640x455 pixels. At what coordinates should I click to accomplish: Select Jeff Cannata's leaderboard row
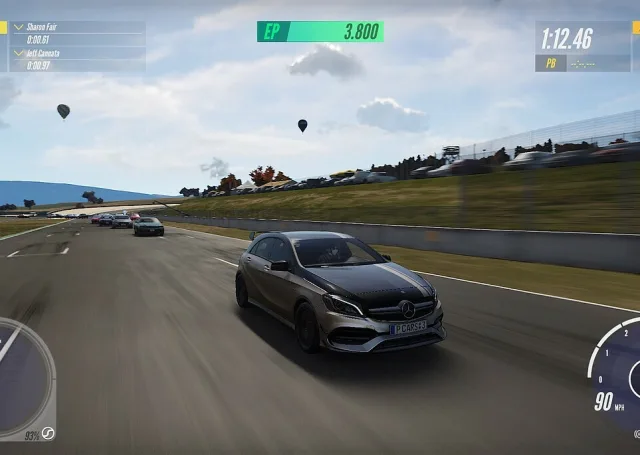[x=76, y=60]
